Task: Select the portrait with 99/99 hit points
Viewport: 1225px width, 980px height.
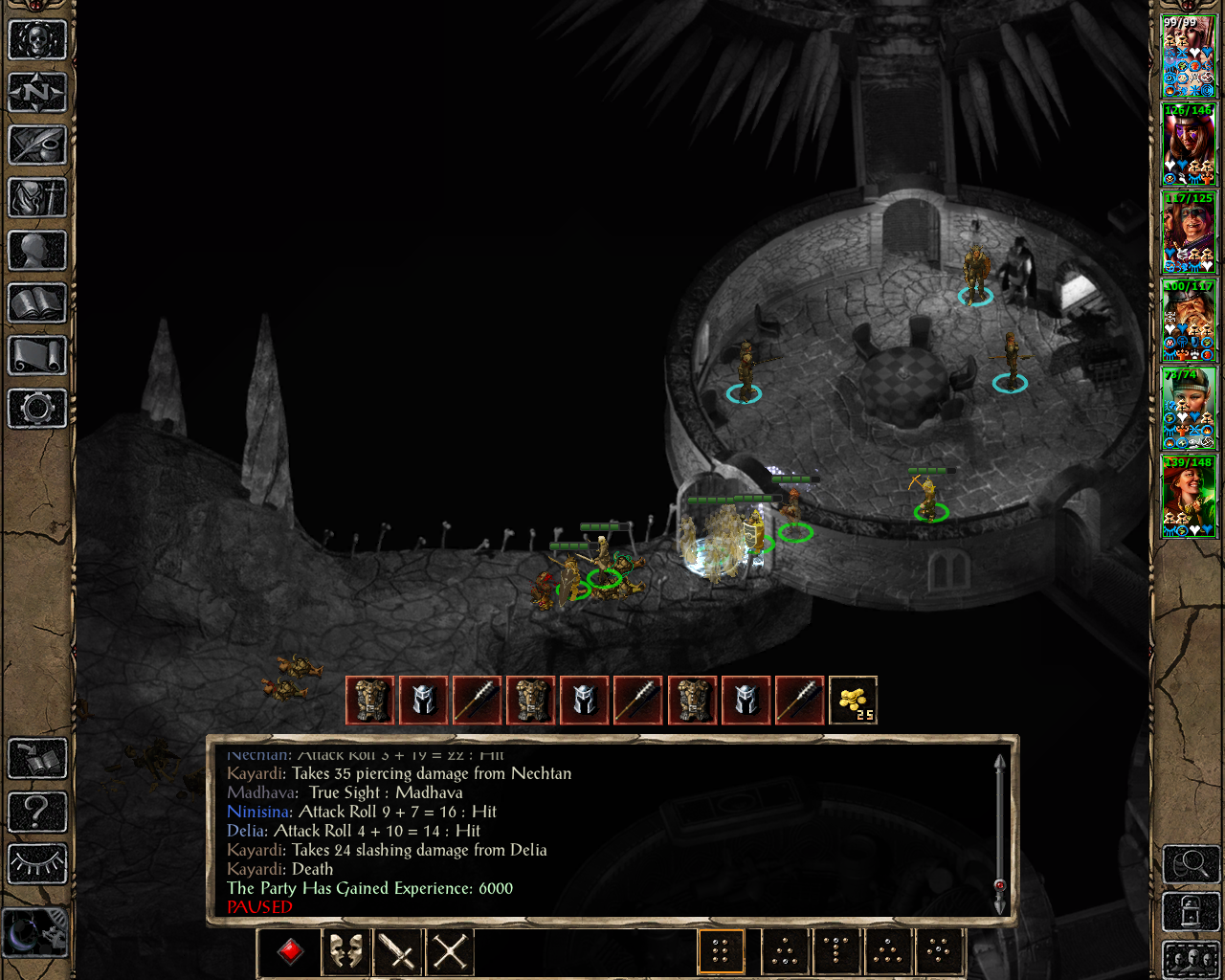Action: pos(1189,56)
